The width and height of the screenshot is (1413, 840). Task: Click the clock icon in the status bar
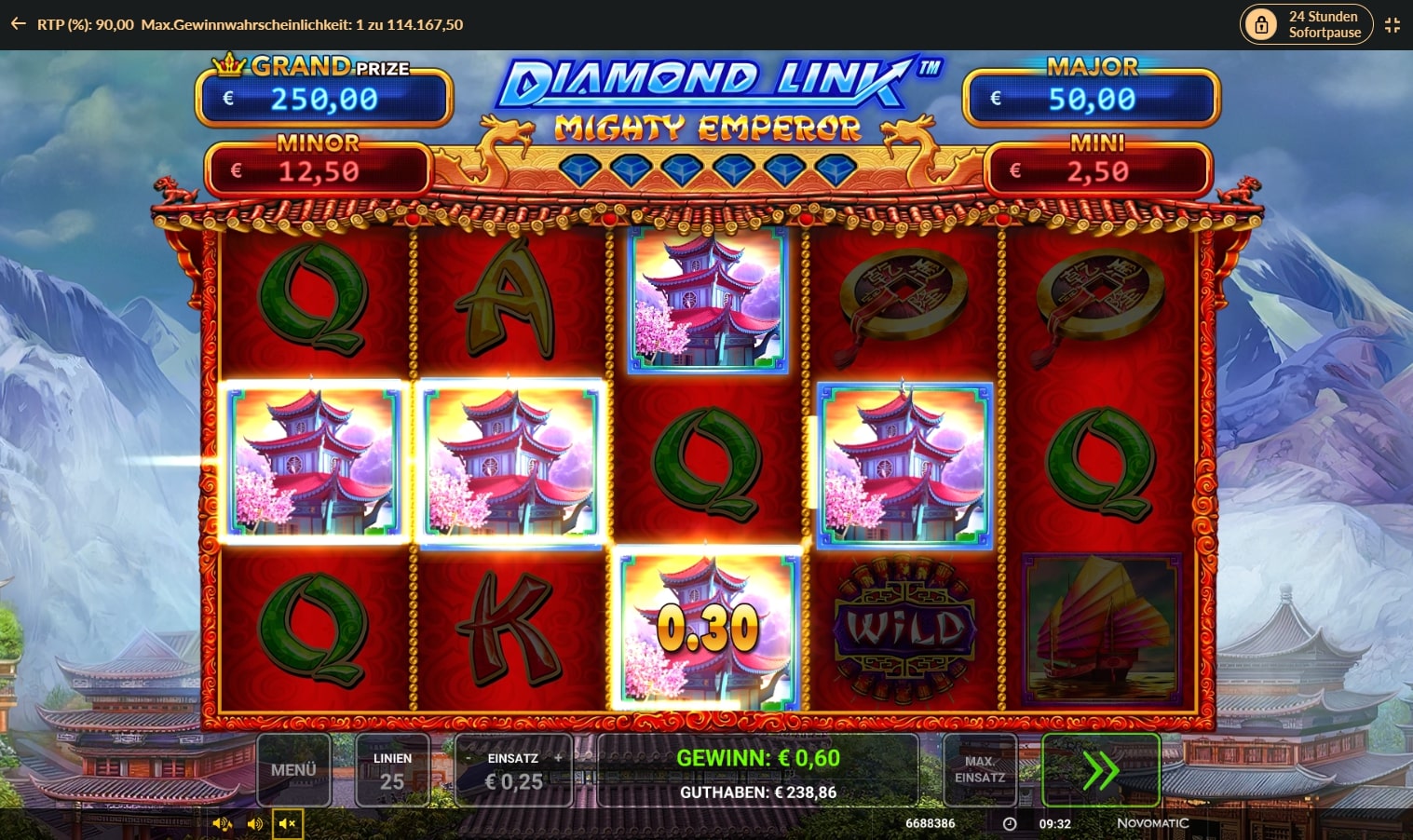coord(1009,823)
